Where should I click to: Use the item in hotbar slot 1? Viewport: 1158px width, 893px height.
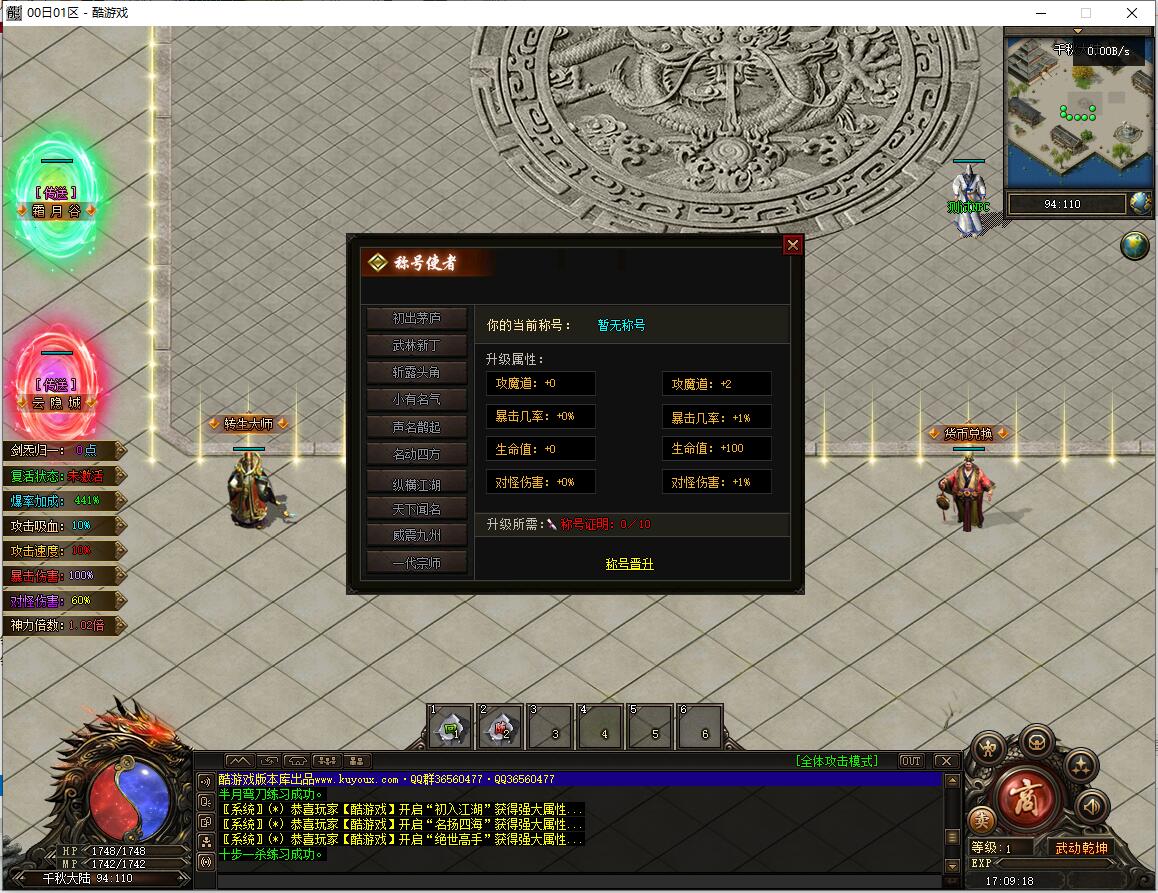pyautogui.click(x=451, y=727)
